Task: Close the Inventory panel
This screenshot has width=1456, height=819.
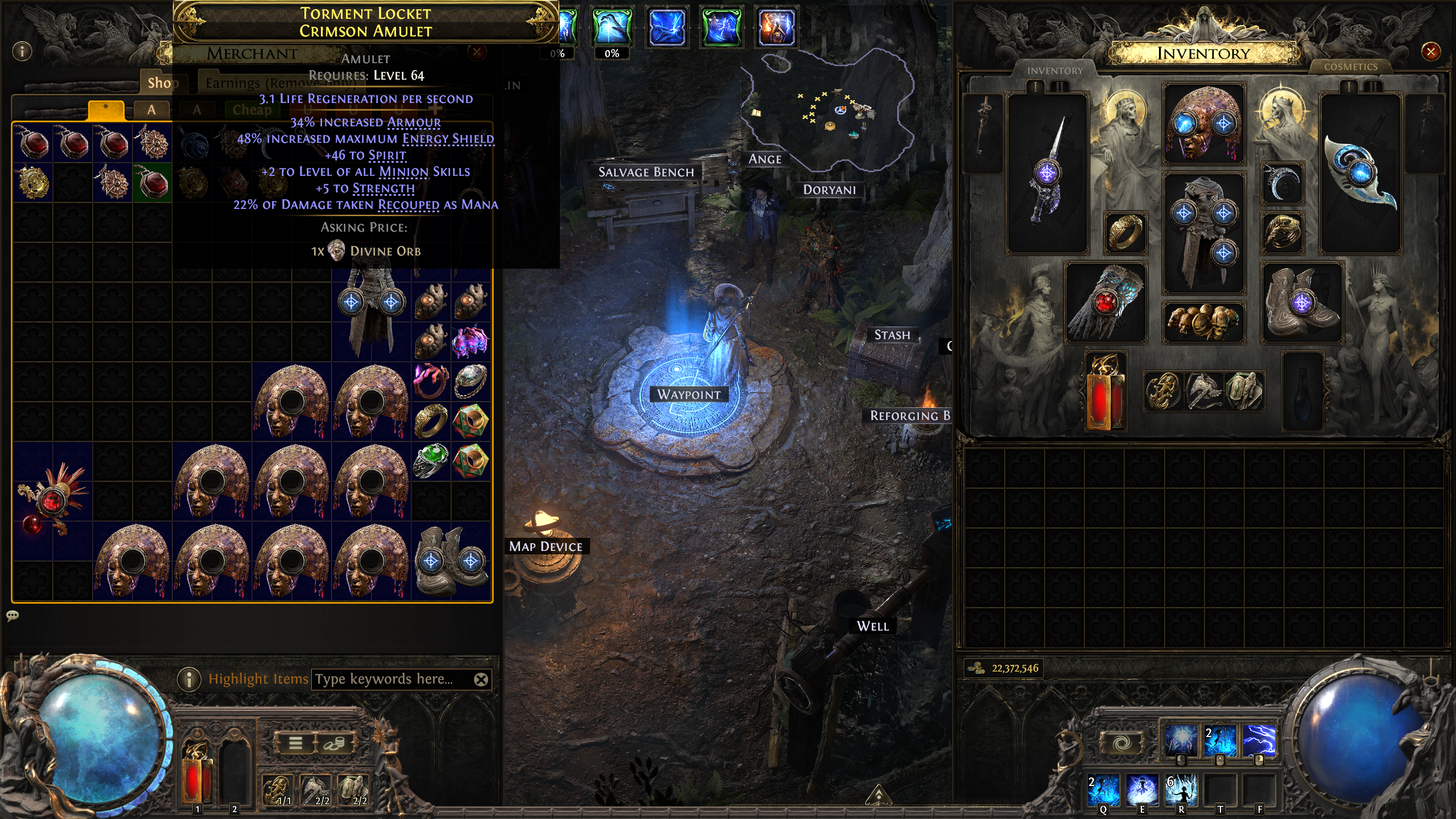Action: point(1430,52)
